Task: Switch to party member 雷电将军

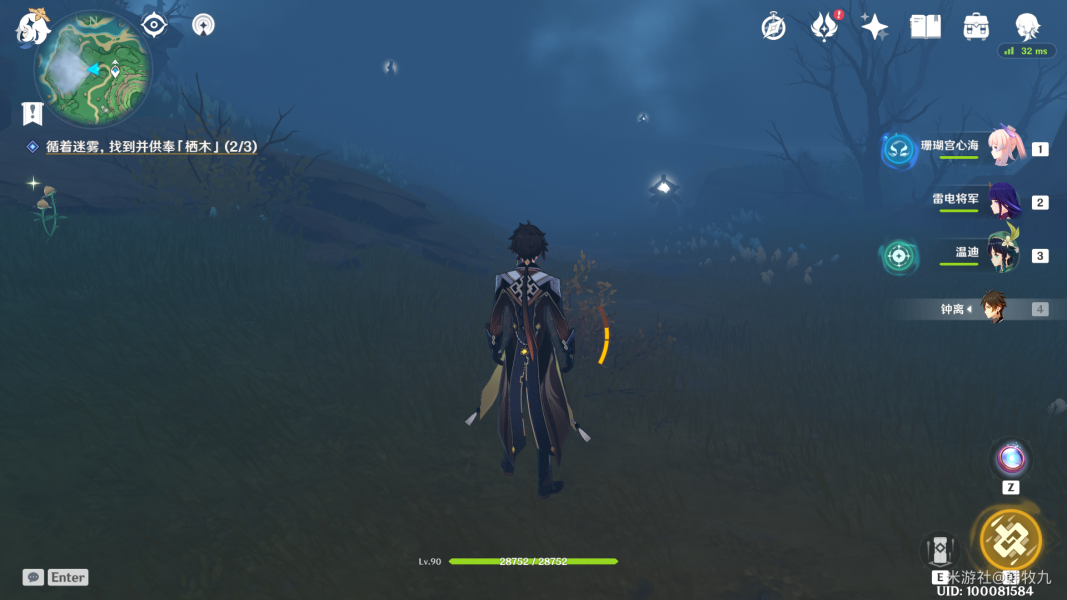Action: point(1003,201)
